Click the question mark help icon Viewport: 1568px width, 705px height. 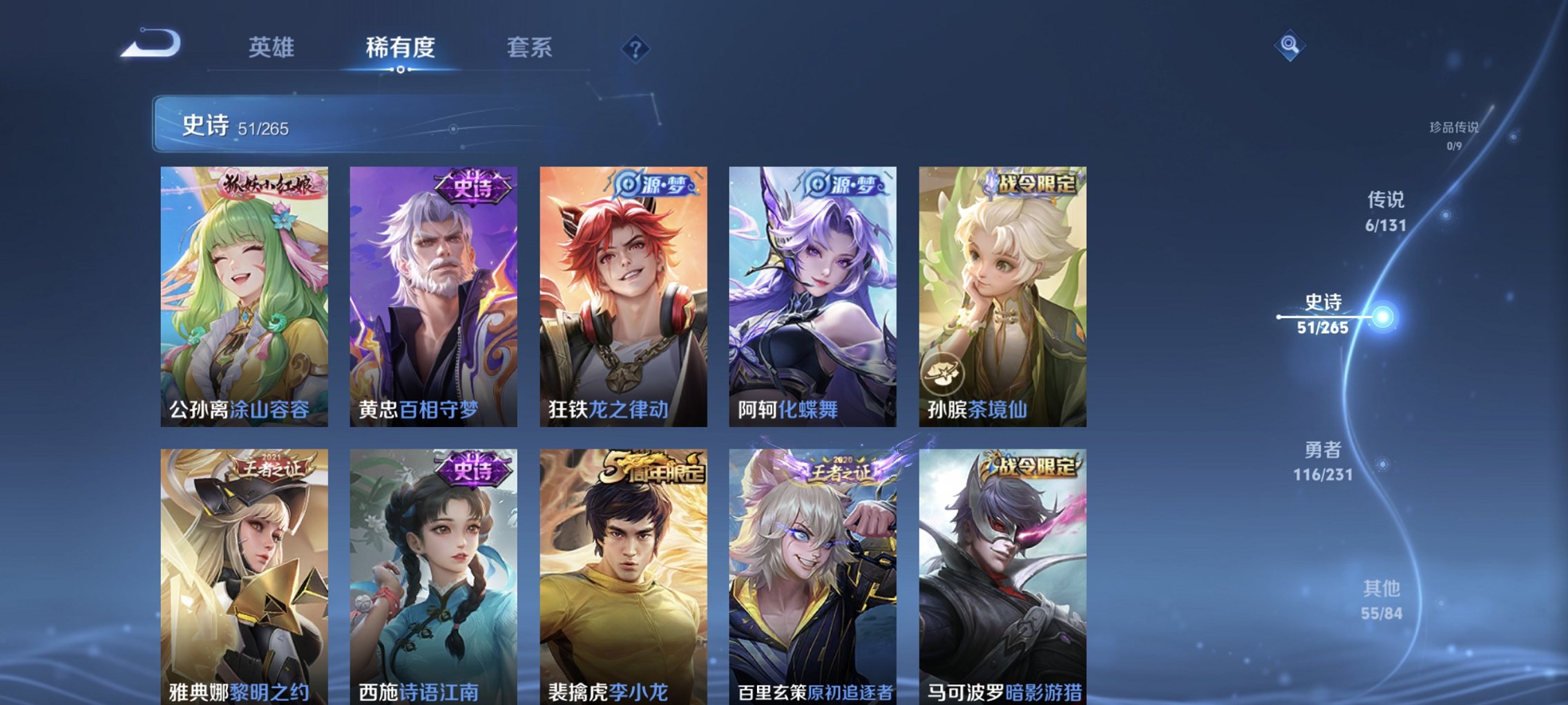636,48
